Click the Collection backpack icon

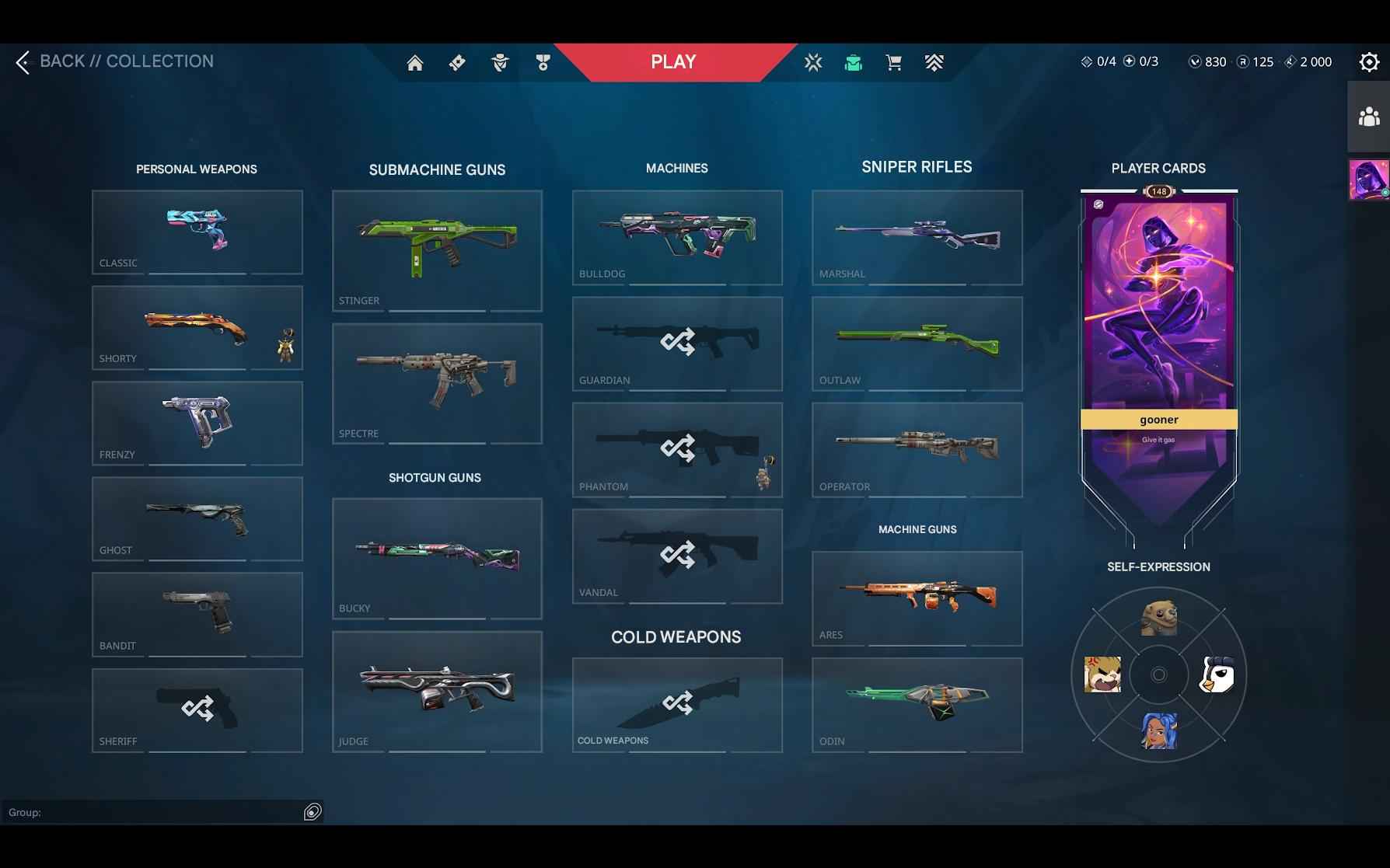pyautogui.click(x=854, y=62)
